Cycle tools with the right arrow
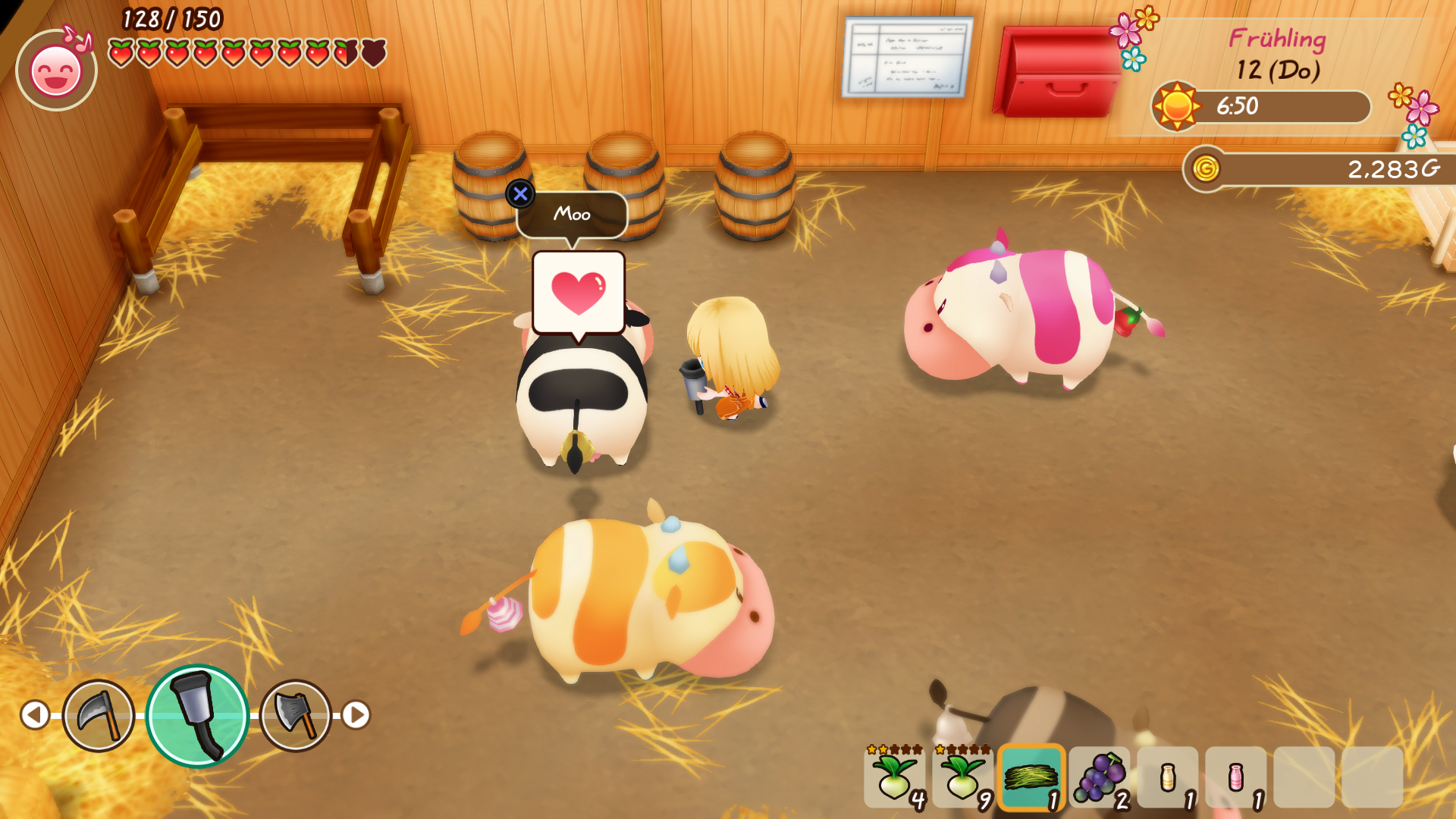Screen dimensions: 1456x819 coord(356,714)
